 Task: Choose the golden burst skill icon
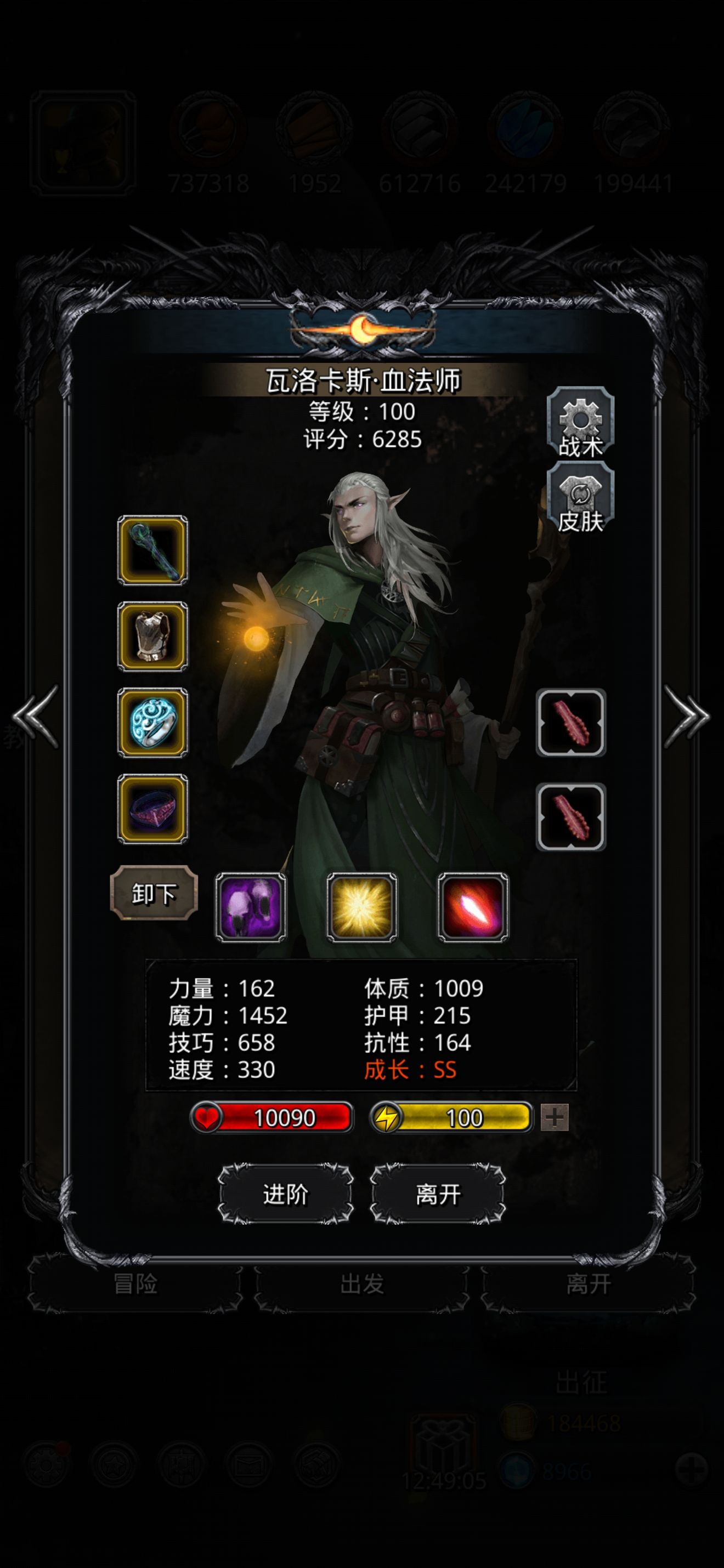(x=361, y=907)
